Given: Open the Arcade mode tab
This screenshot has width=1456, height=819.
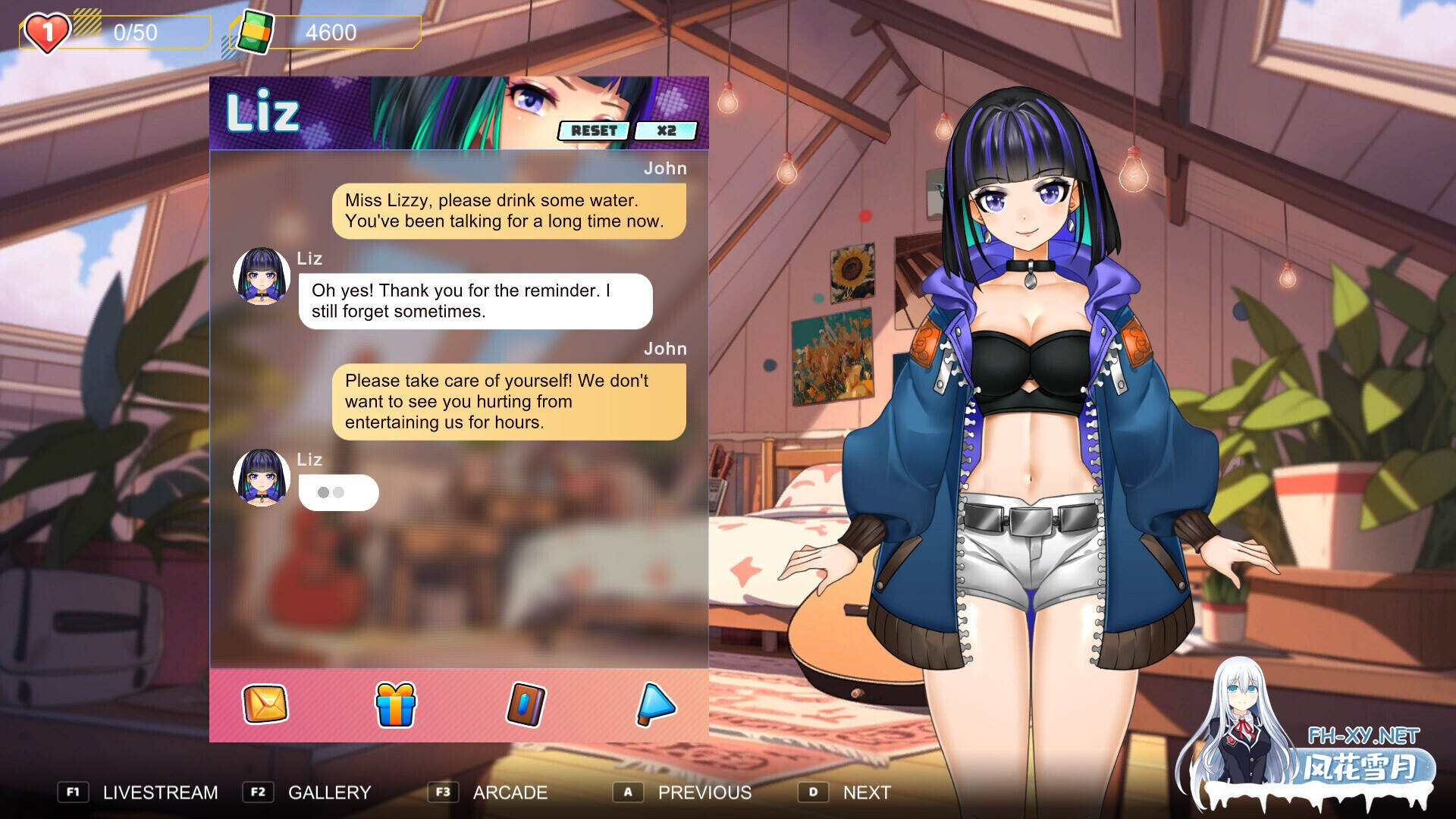Looking at the screenshot, I should tap(510, 792).
